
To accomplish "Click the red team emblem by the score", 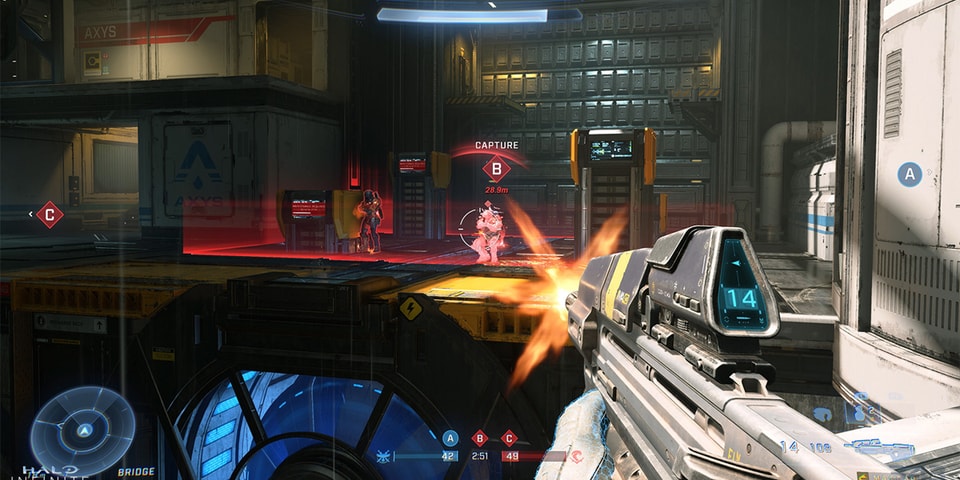I will 576,456.
